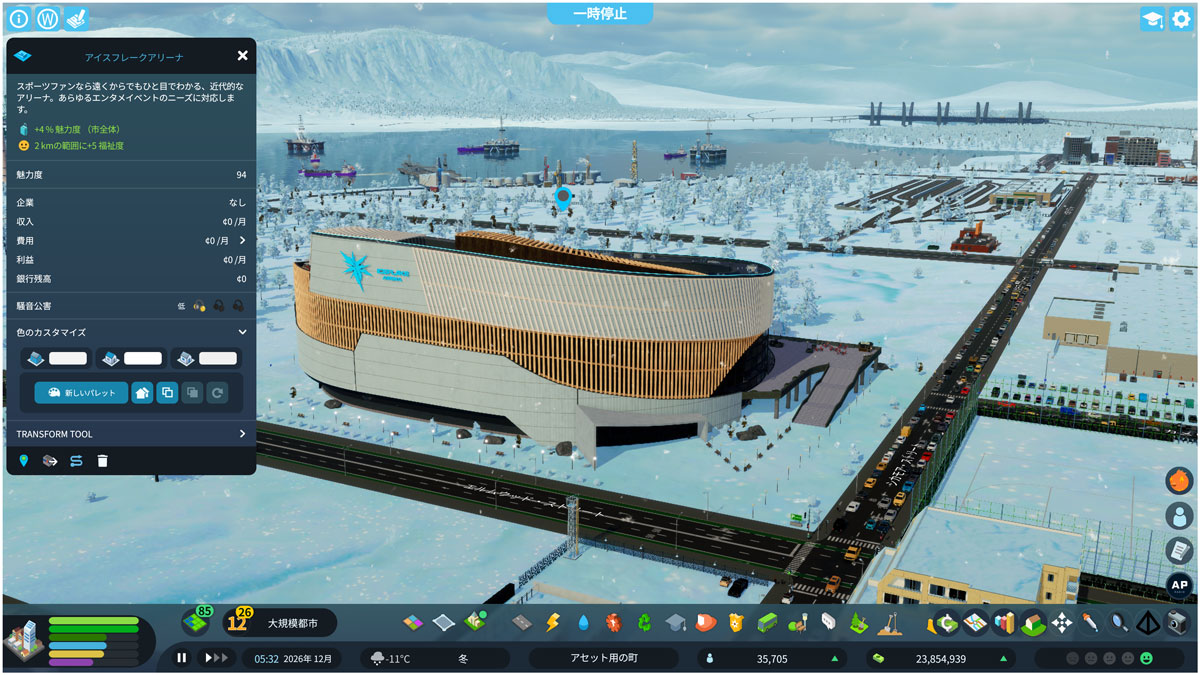Expand the 費用 cost row arrow
This screenshot has width=1200, height=675.
pos(242,241)
